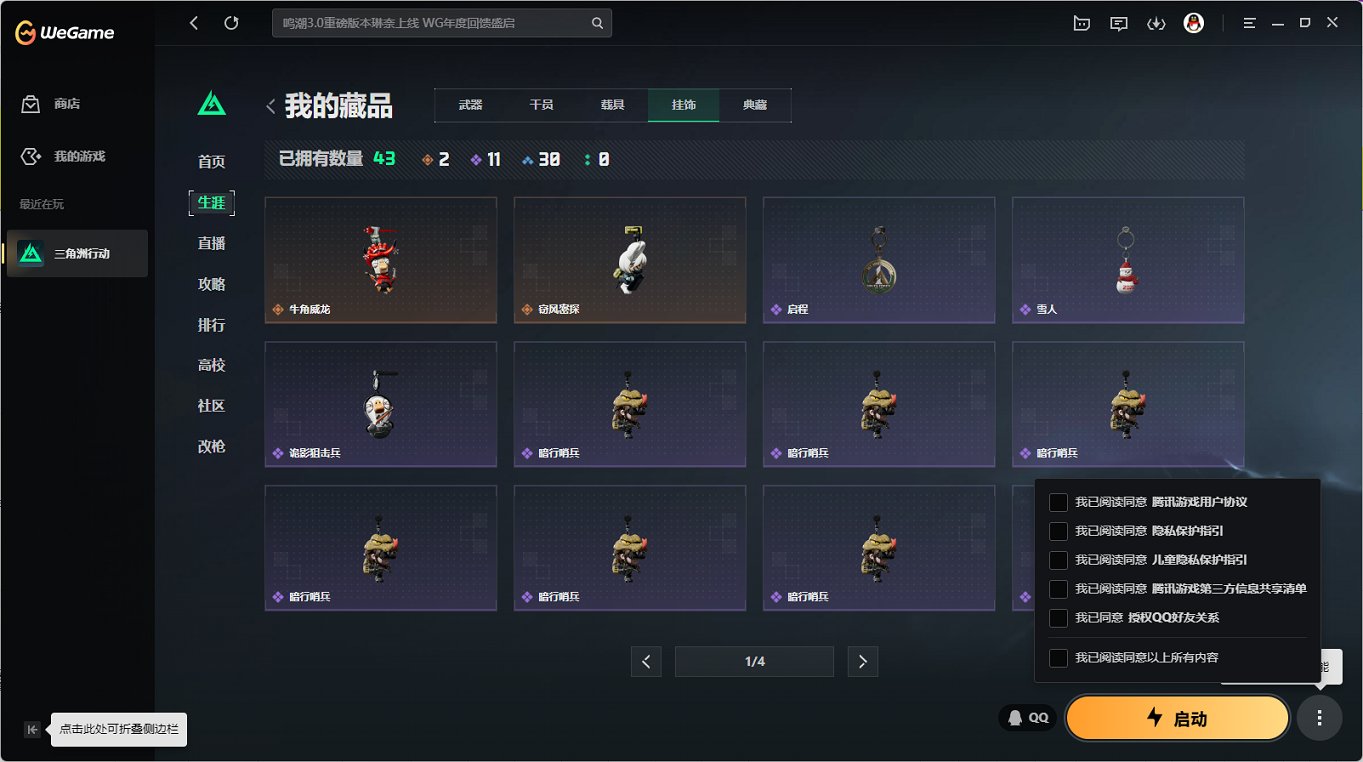The height and width of the screenshot is (762, 1363).
Task: Select the 三角洲行动 game in sidebar
Action: click(x=76, y=253)
